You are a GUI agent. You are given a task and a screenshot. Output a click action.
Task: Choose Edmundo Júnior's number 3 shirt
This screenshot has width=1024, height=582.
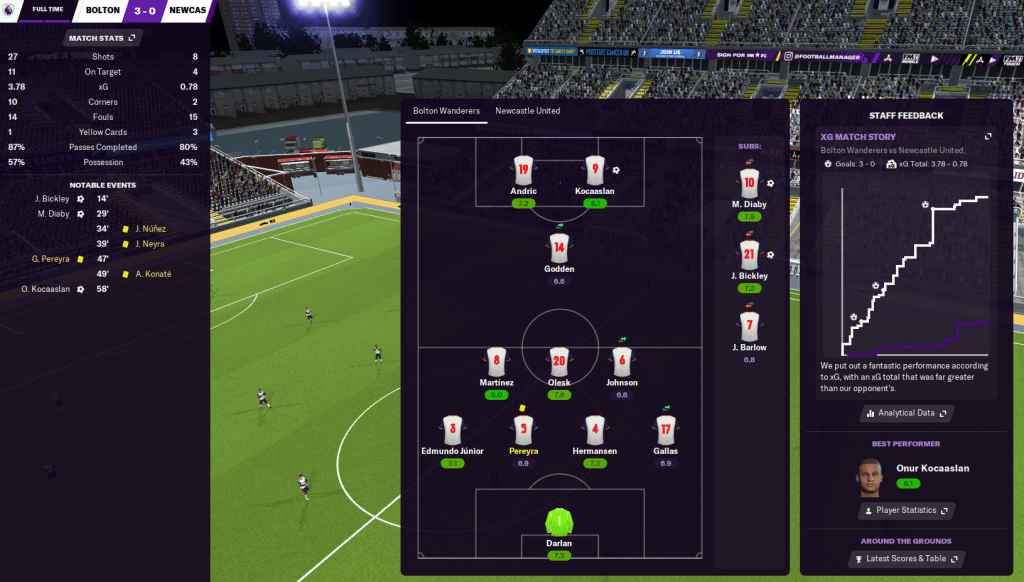point(453,430)
